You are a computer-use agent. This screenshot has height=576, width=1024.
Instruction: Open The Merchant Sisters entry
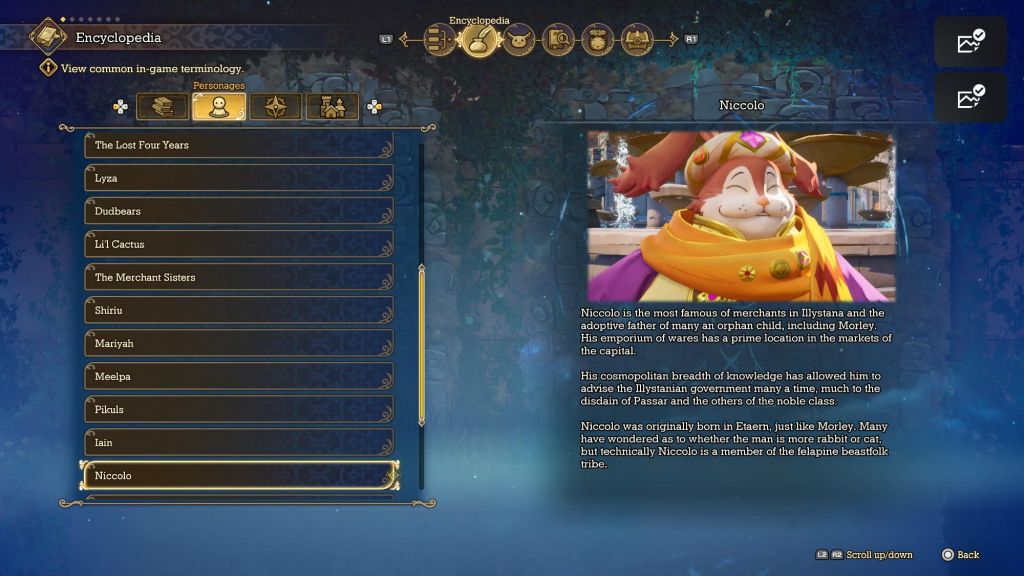(x=238, y=277)
